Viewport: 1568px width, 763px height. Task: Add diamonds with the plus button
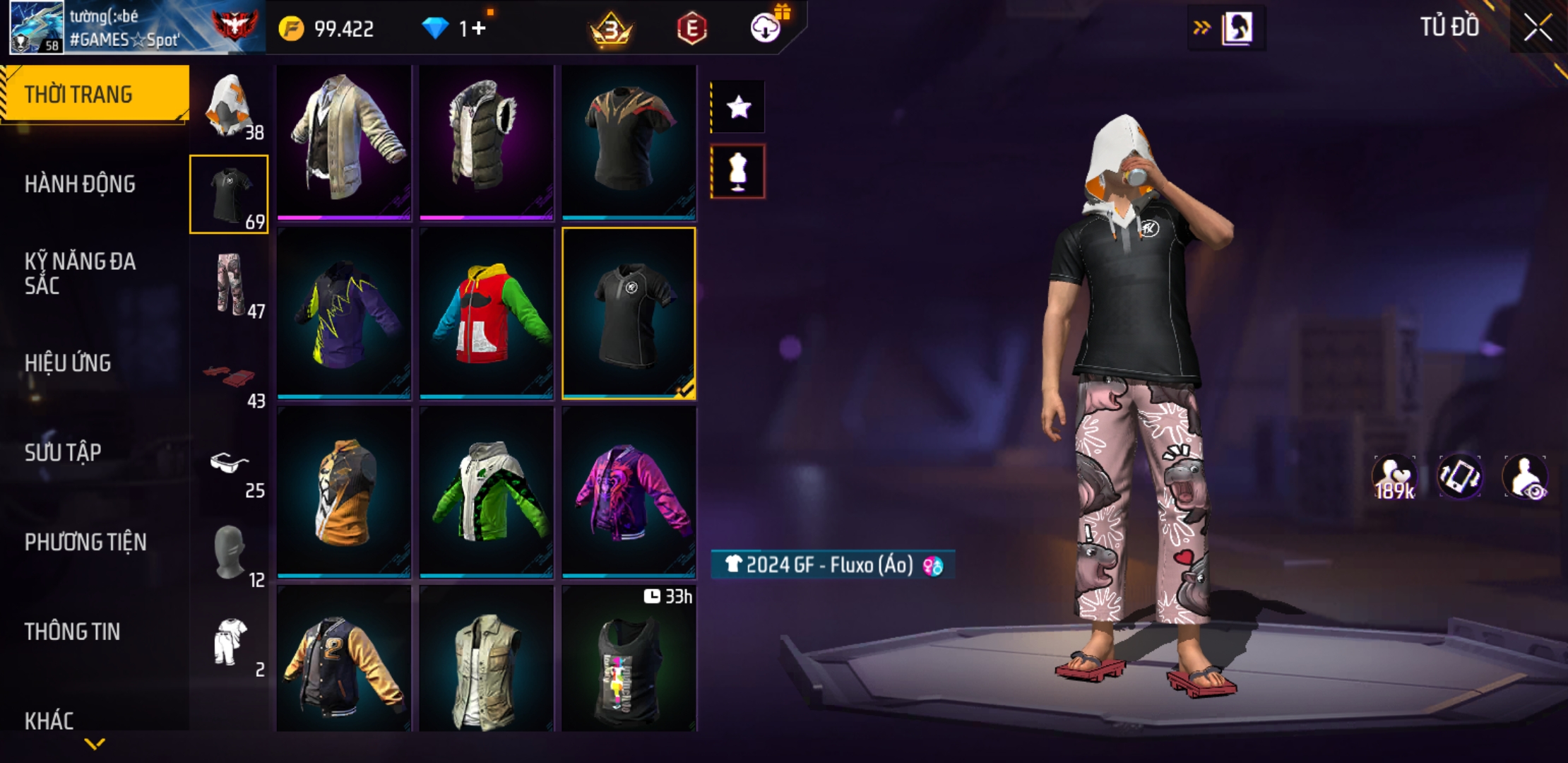coord(479,28)
